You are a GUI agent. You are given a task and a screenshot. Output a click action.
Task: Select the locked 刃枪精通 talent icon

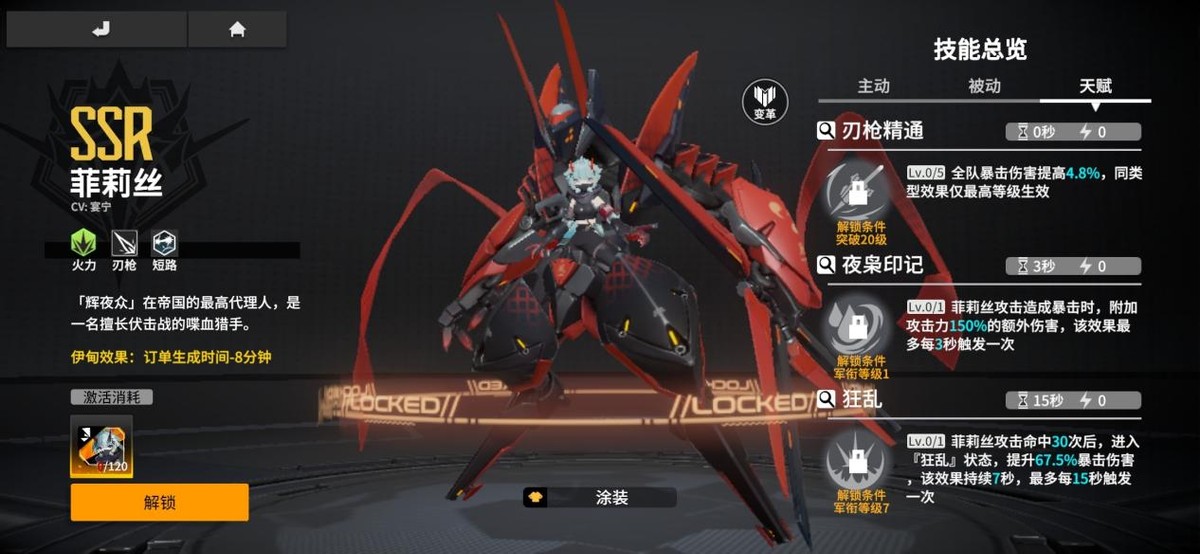tap(861, 190)
